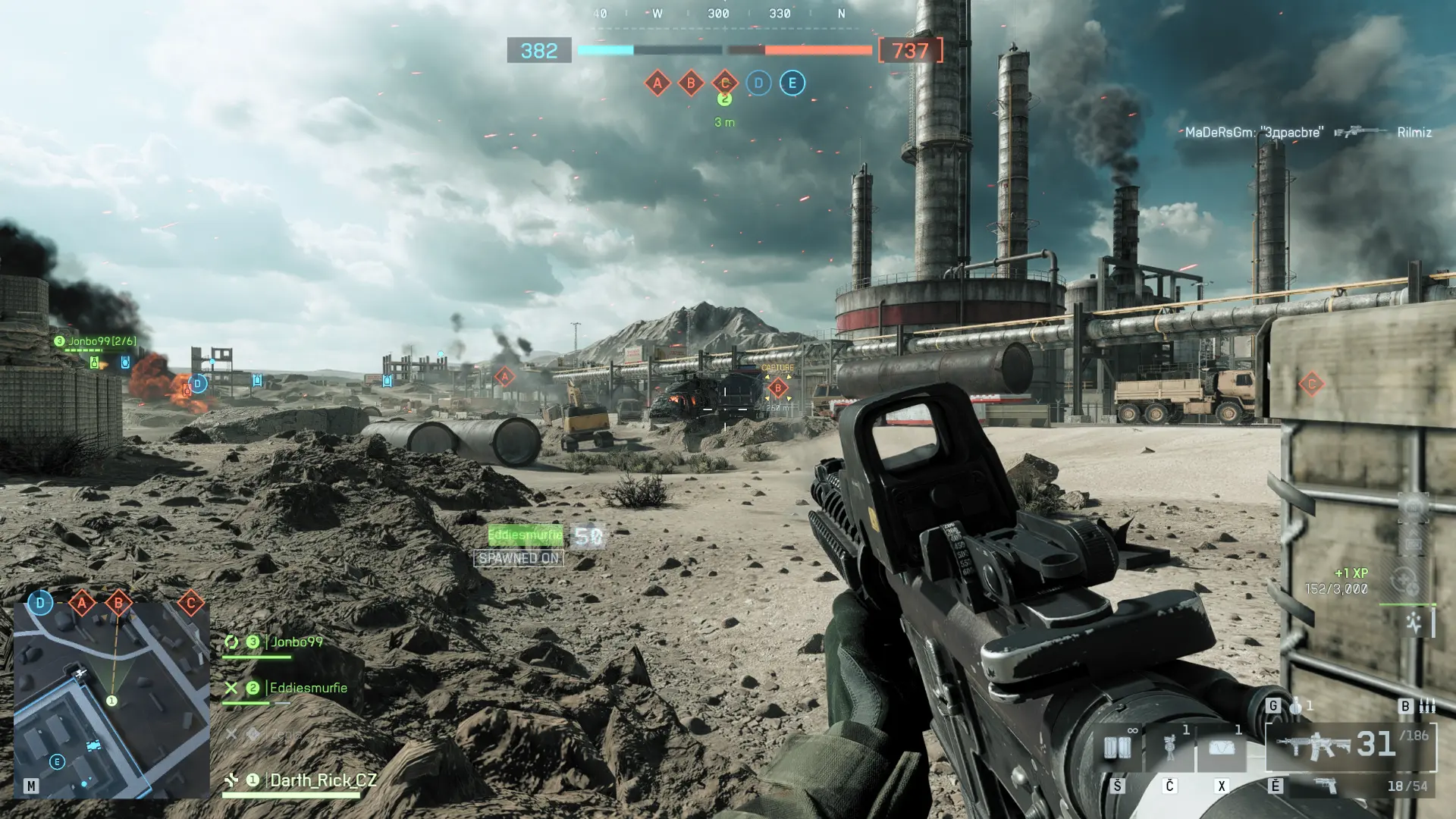1456x819 pixels.
Task: Click the E marker on the minimap
Action: [57, 761]
